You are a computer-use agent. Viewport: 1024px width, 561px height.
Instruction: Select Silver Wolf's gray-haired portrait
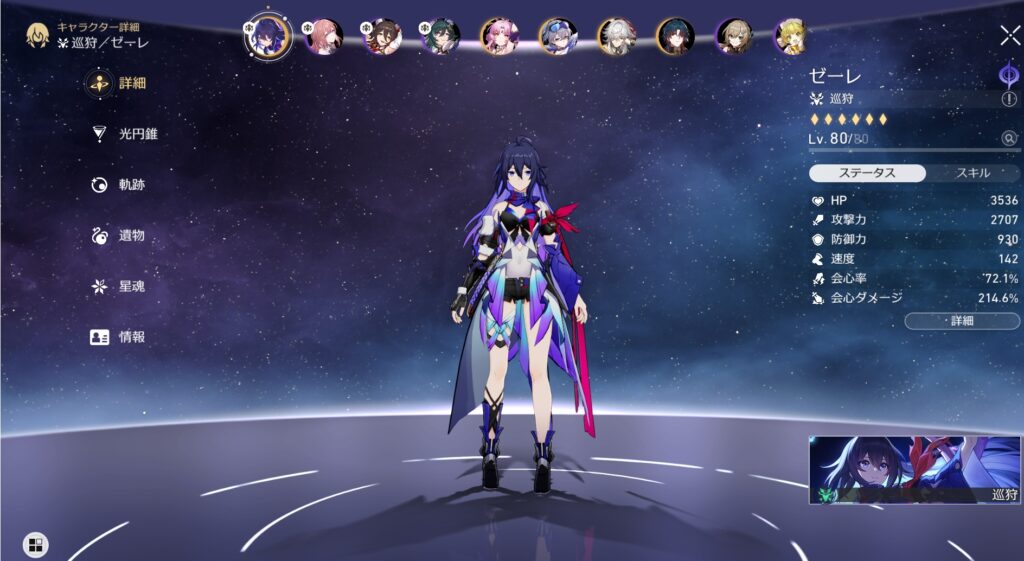coord(558,37)
